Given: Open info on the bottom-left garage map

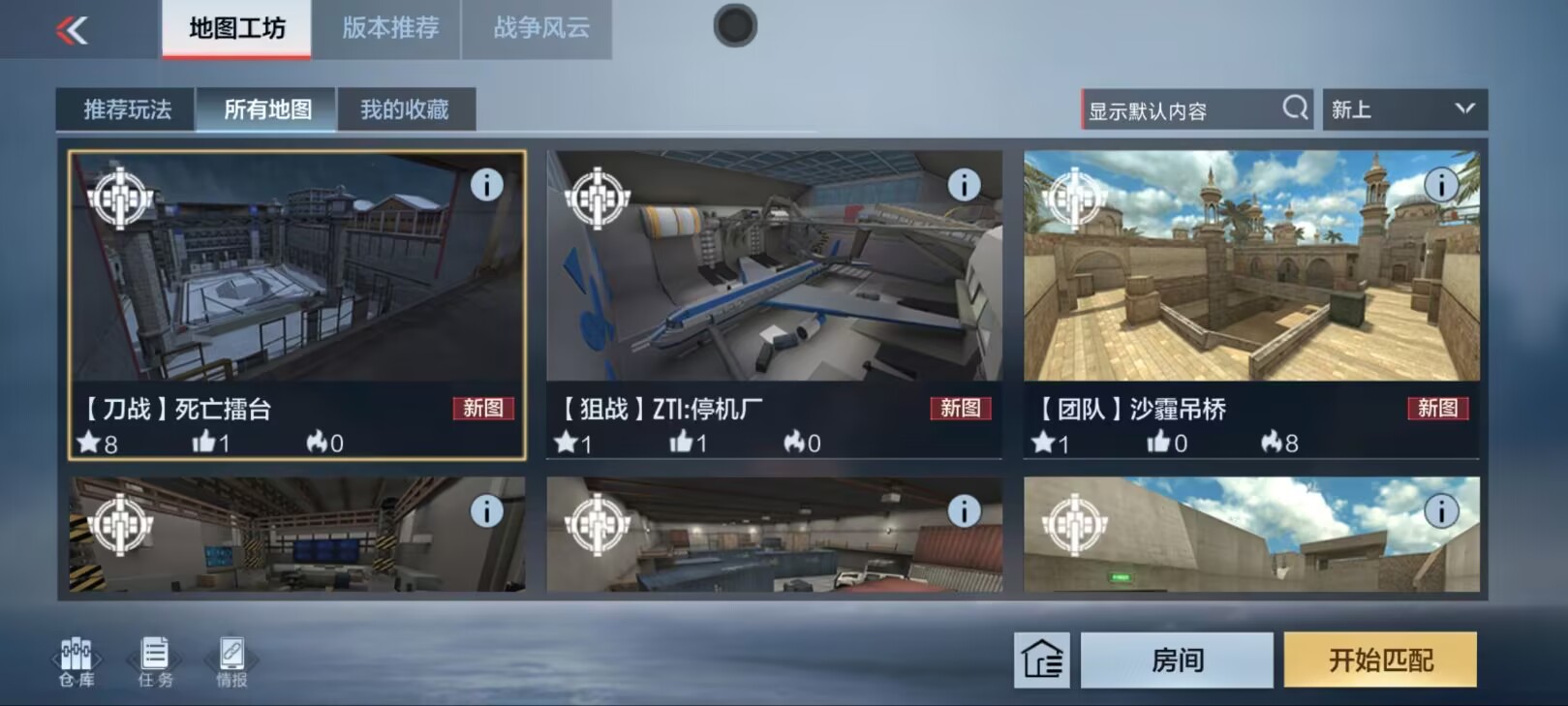Looking at the screenshot, I should coord(486,511).
